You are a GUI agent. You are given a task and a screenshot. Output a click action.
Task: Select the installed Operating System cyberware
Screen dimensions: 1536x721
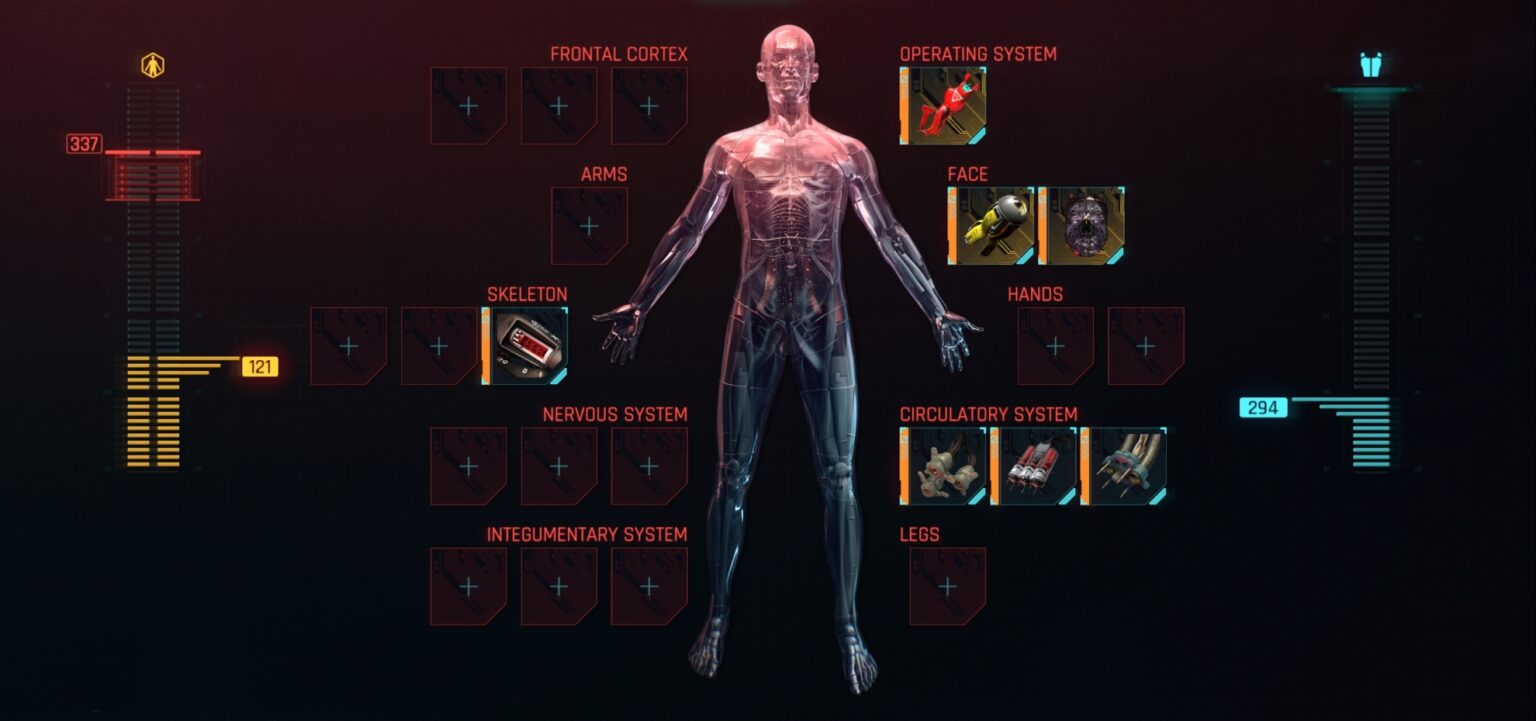(x=944, y=104)
